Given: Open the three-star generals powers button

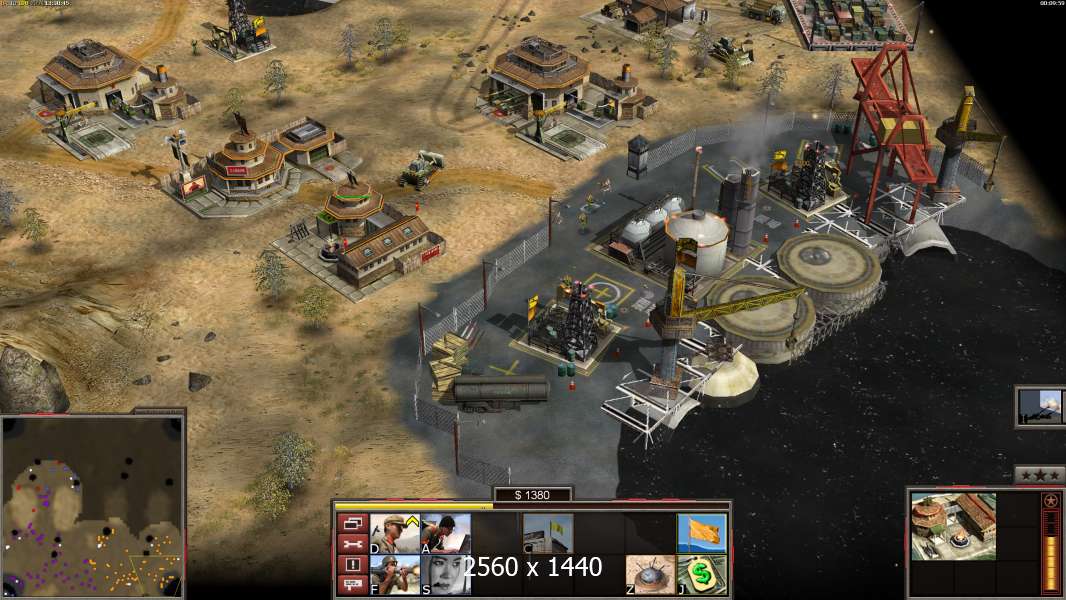Looking at the screenshot, I should (1039, 475).
